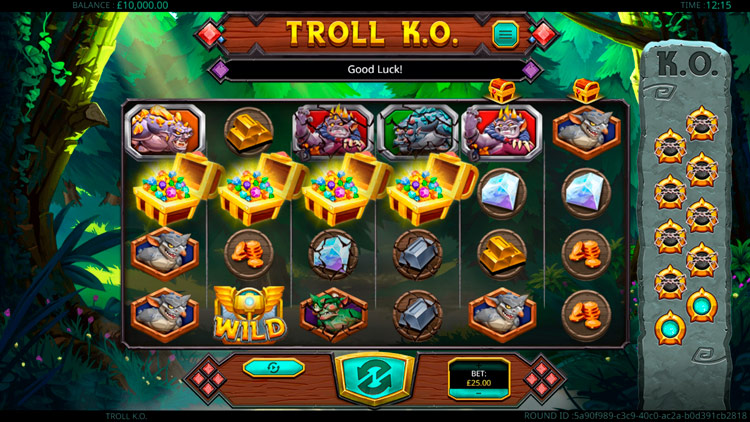
Task: Spin the reels with the central button
Action: click(374, 381)
